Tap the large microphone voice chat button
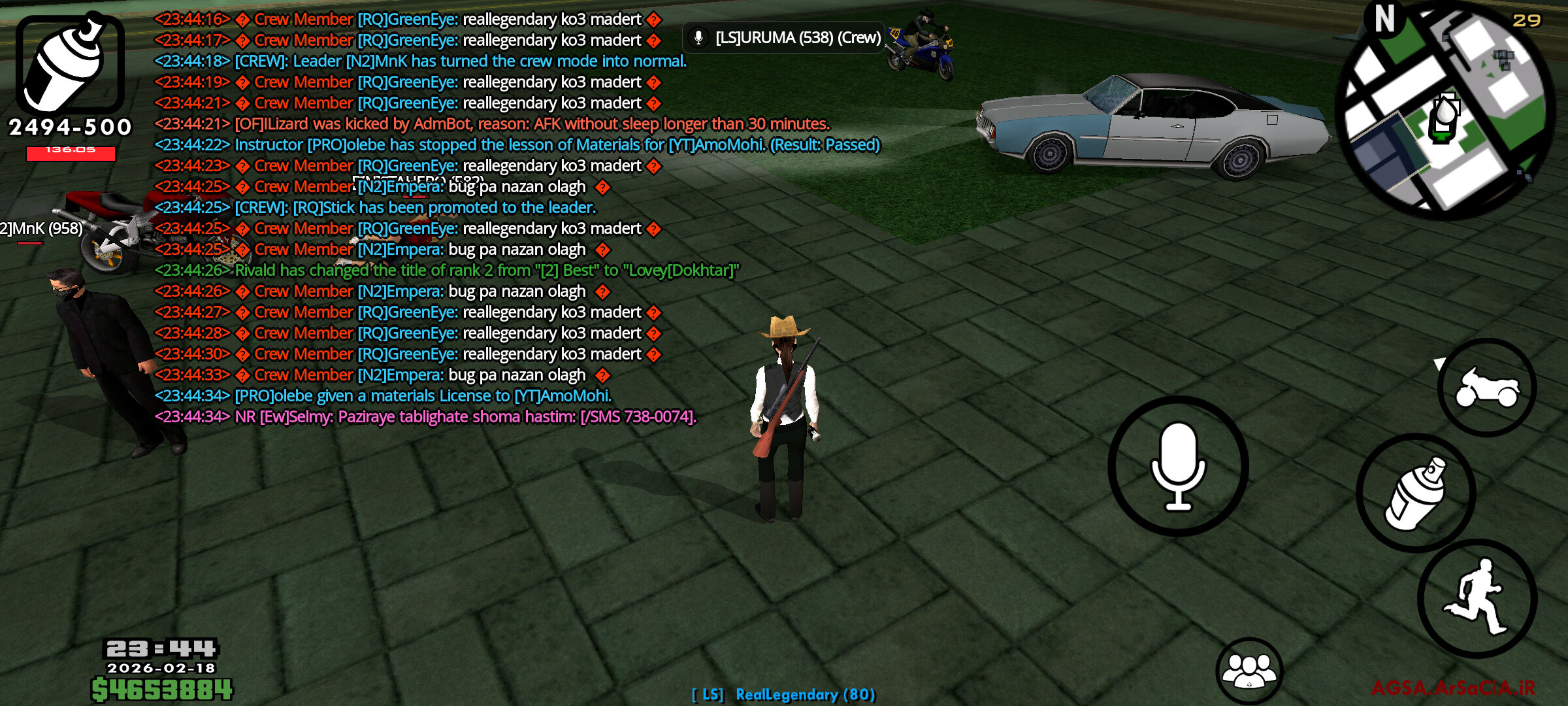The image size is (1568, 706). tap(1178, 466)
